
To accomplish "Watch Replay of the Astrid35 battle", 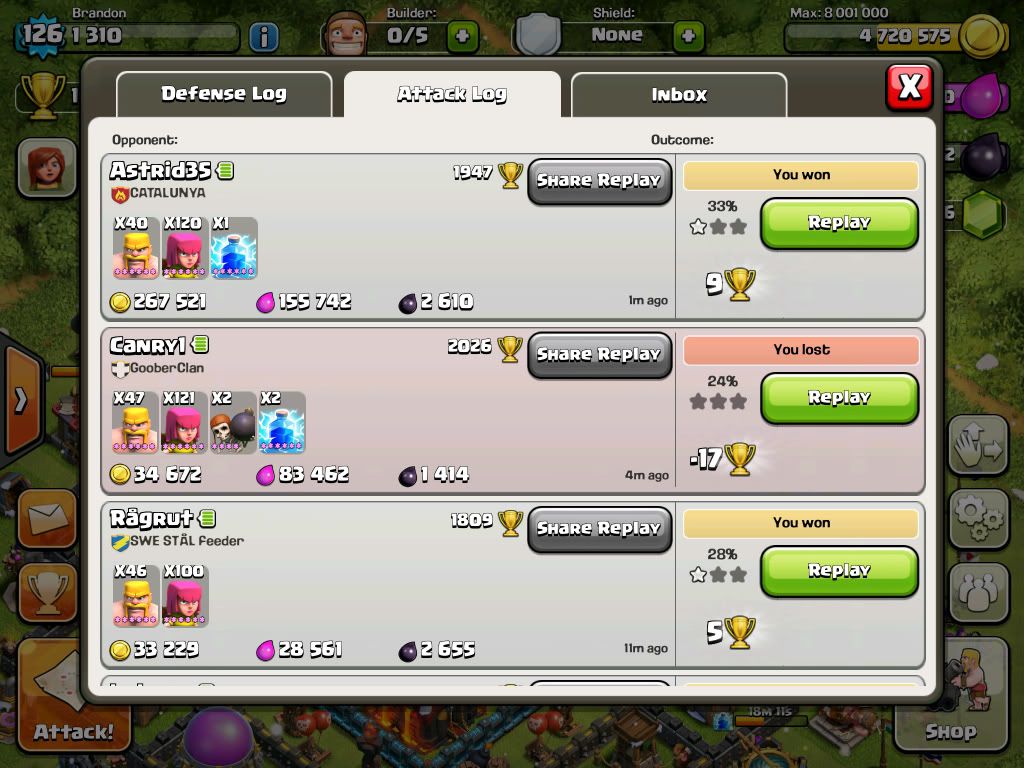I will (839, 223).
